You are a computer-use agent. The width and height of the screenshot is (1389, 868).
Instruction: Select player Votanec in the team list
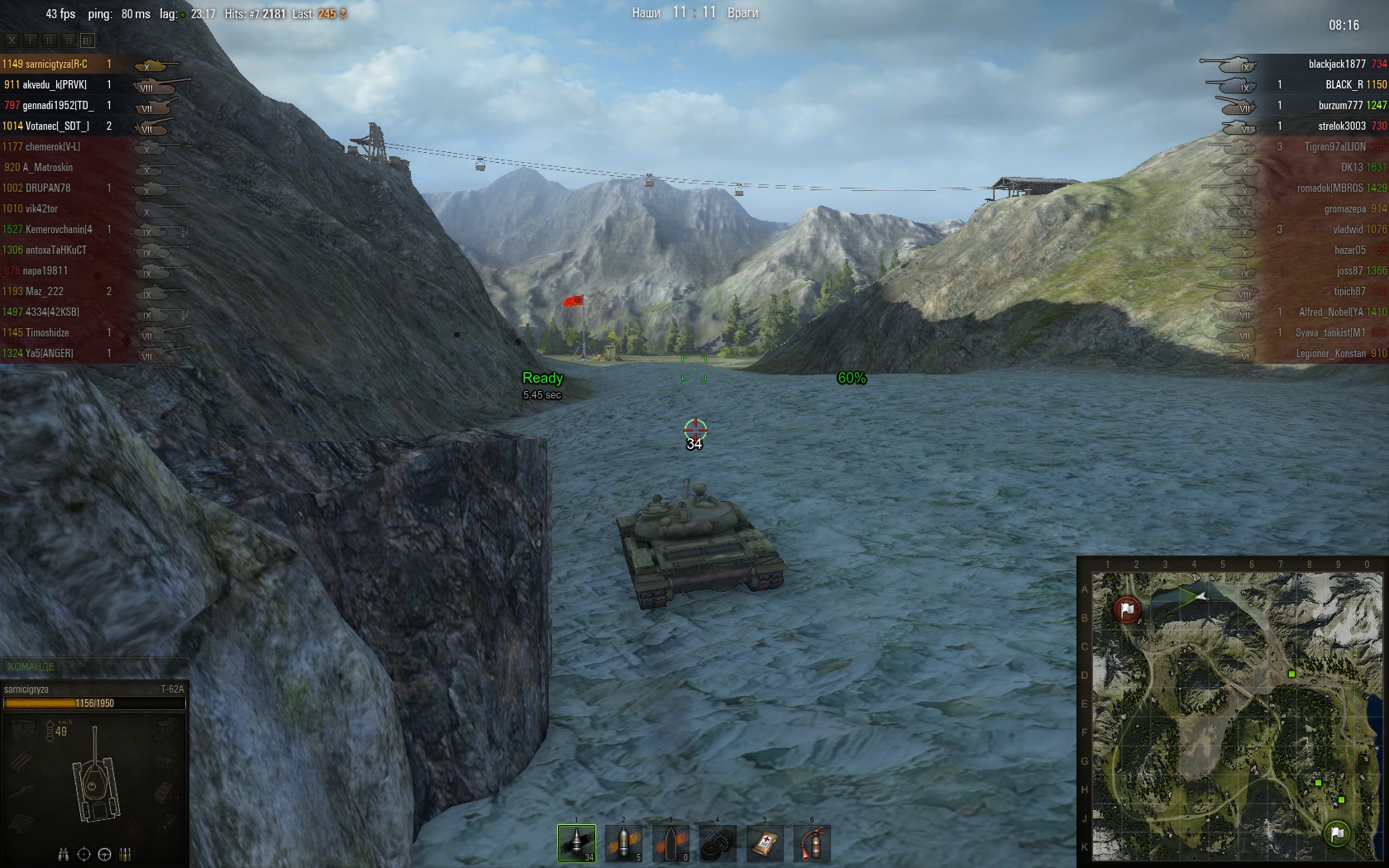pos(57,126)
